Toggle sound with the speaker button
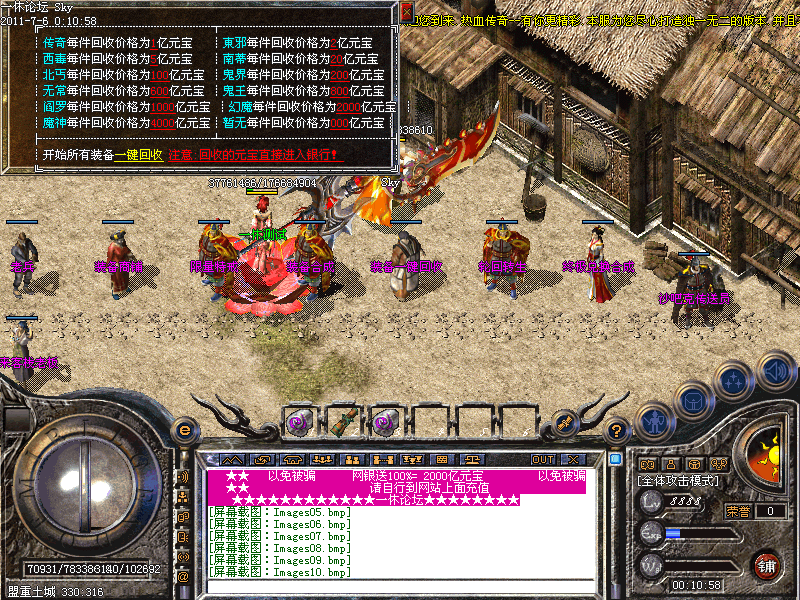Viewport: 800px width, 600px height. [775, 370]
